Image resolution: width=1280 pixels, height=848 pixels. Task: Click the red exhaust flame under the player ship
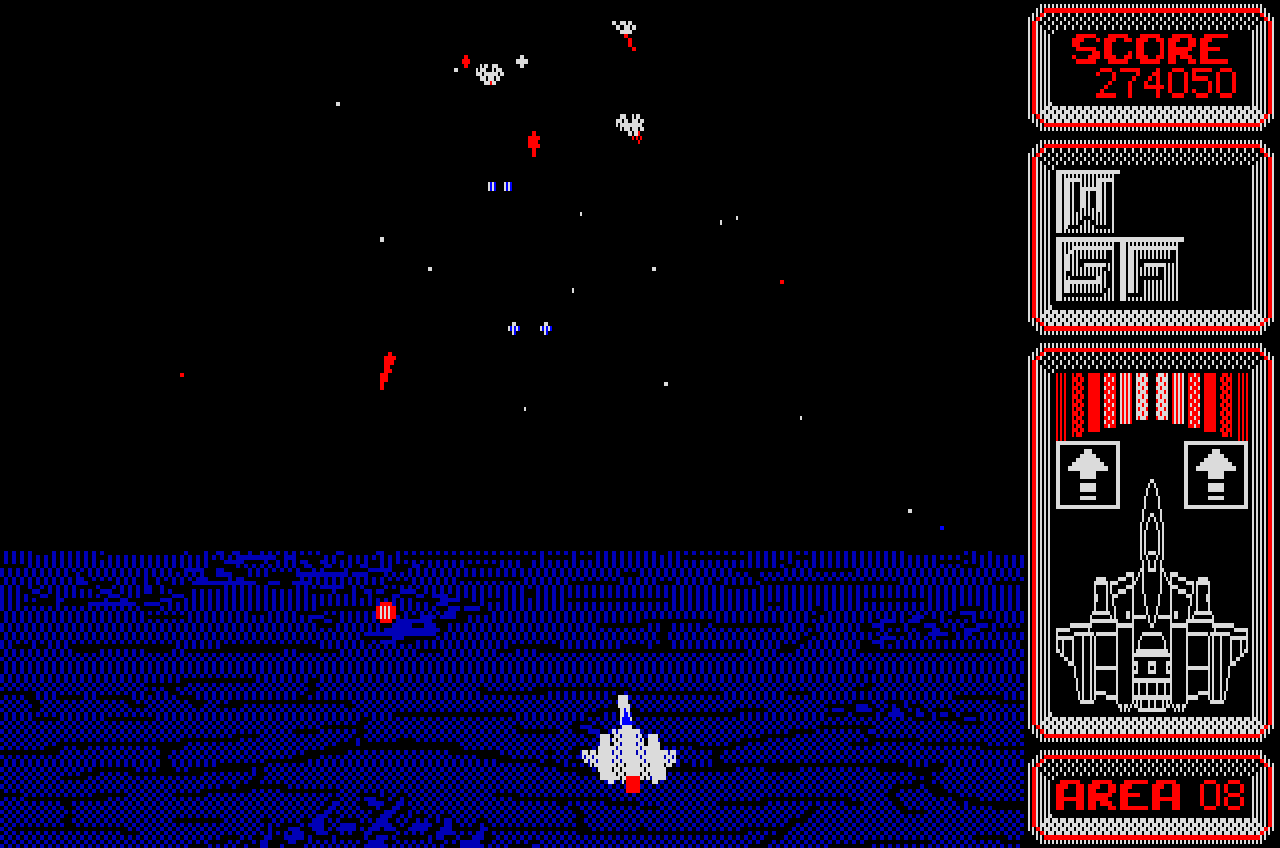pos(632,785)
